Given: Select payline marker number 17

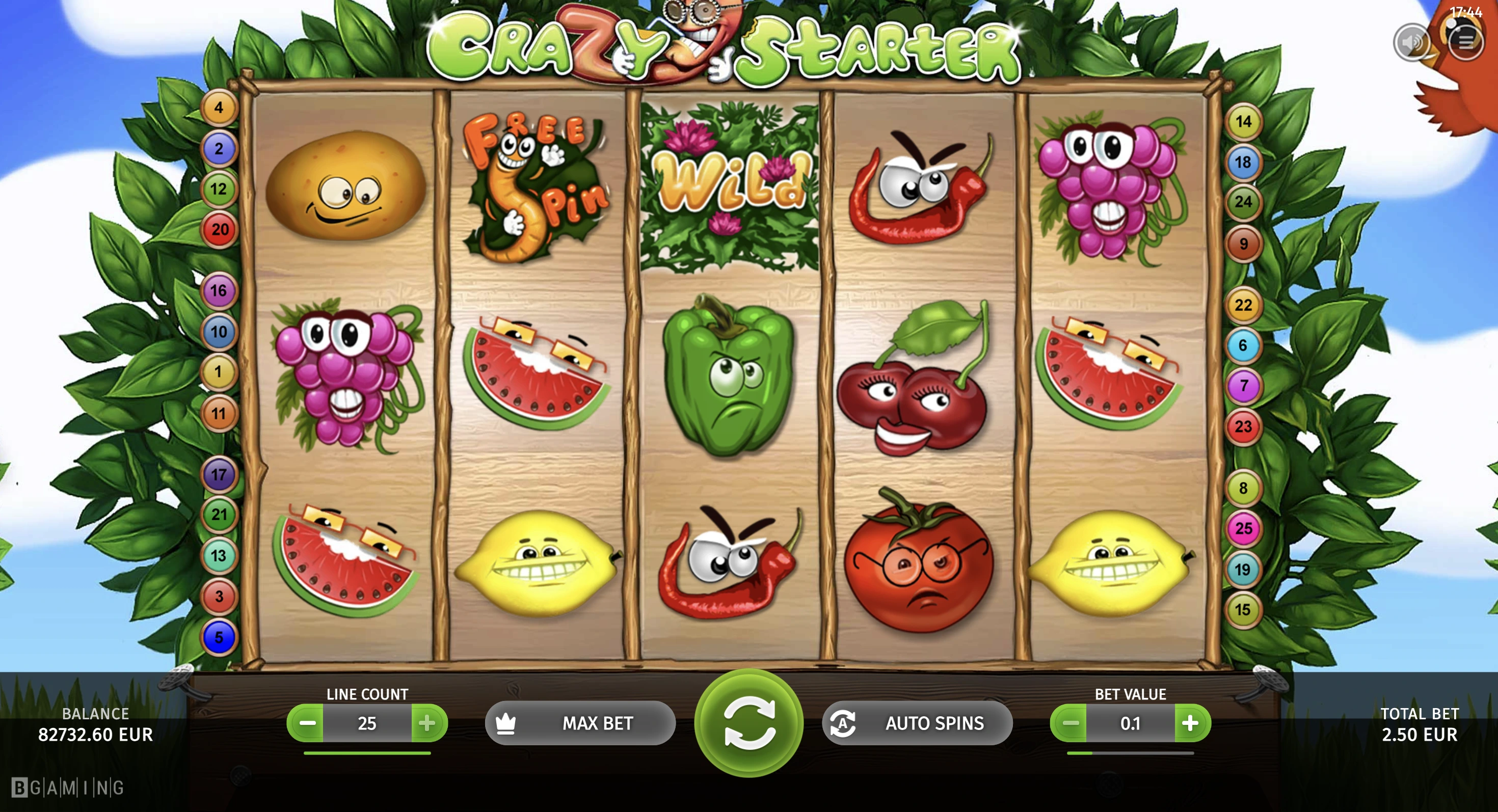Looking at the screenshot, I should pyautogui.click(x=219, y=474).
